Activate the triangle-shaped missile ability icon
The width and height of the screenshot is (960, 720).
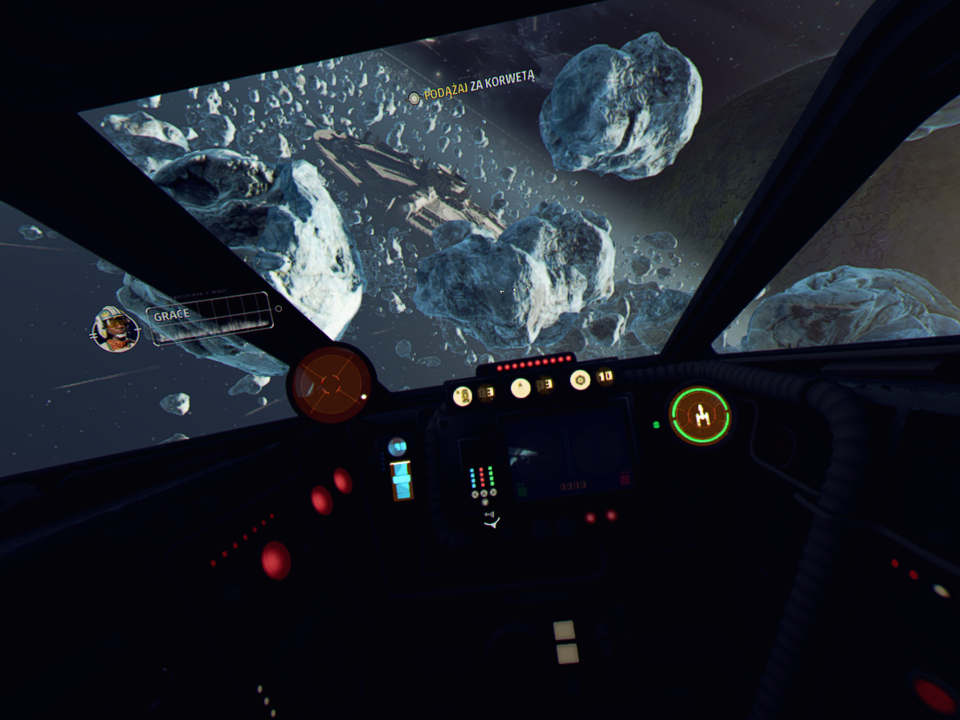(521, 387)
